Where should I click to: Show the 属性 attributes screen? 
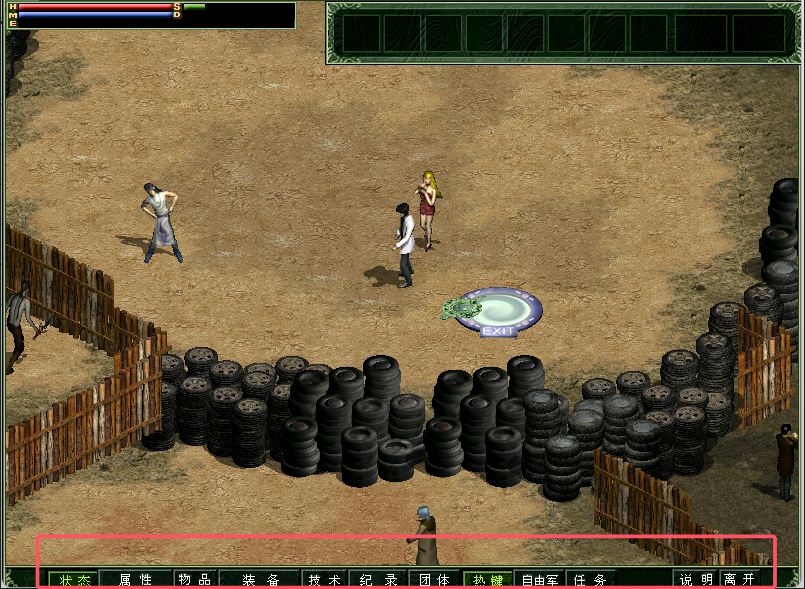click(135, 579)
